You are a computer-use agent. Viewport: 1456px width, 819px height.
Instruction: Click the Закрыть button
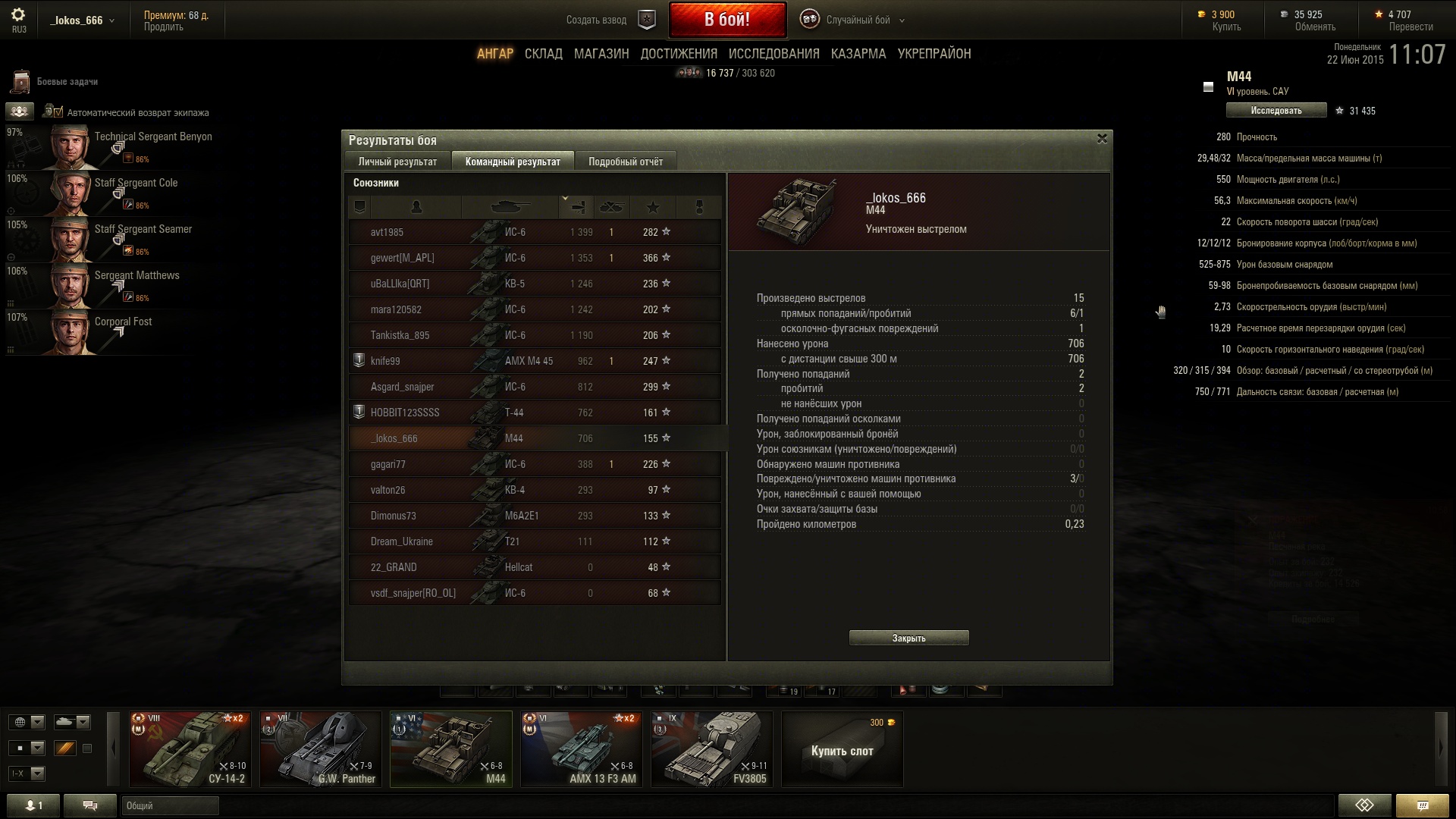(908, 638)
